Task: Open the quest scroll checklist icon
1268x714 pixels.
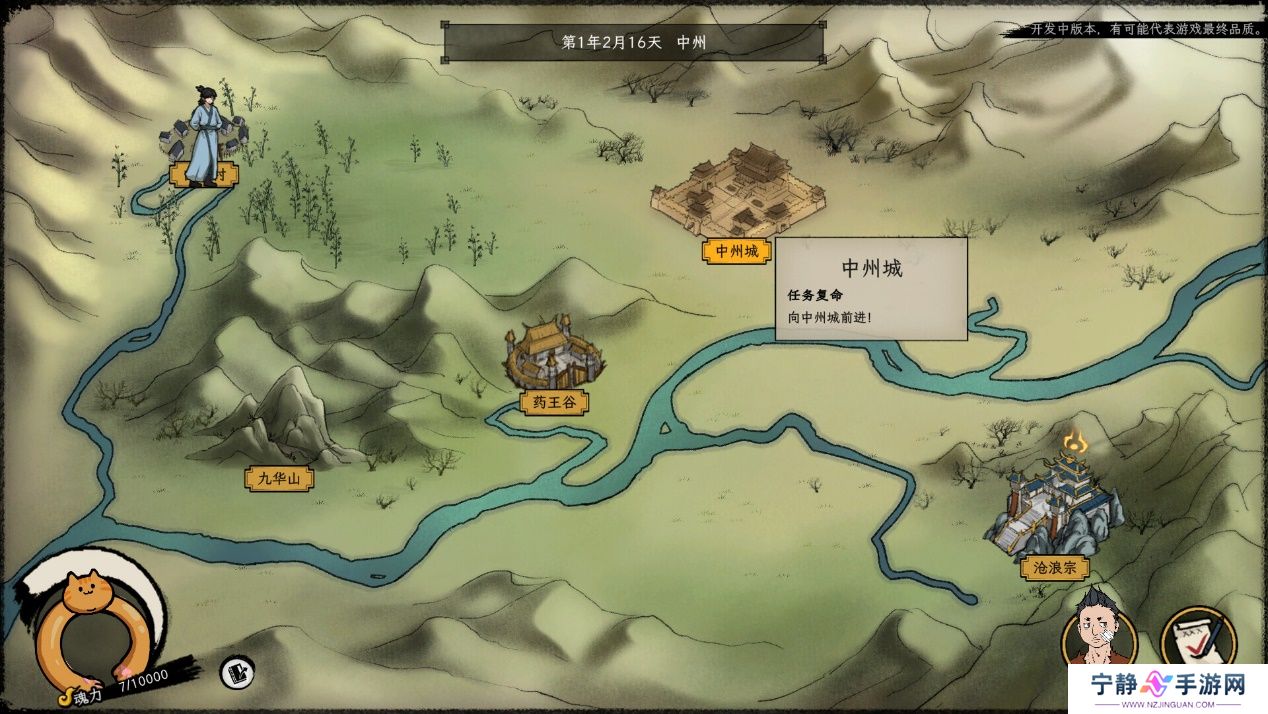Action: [1198, 636]
